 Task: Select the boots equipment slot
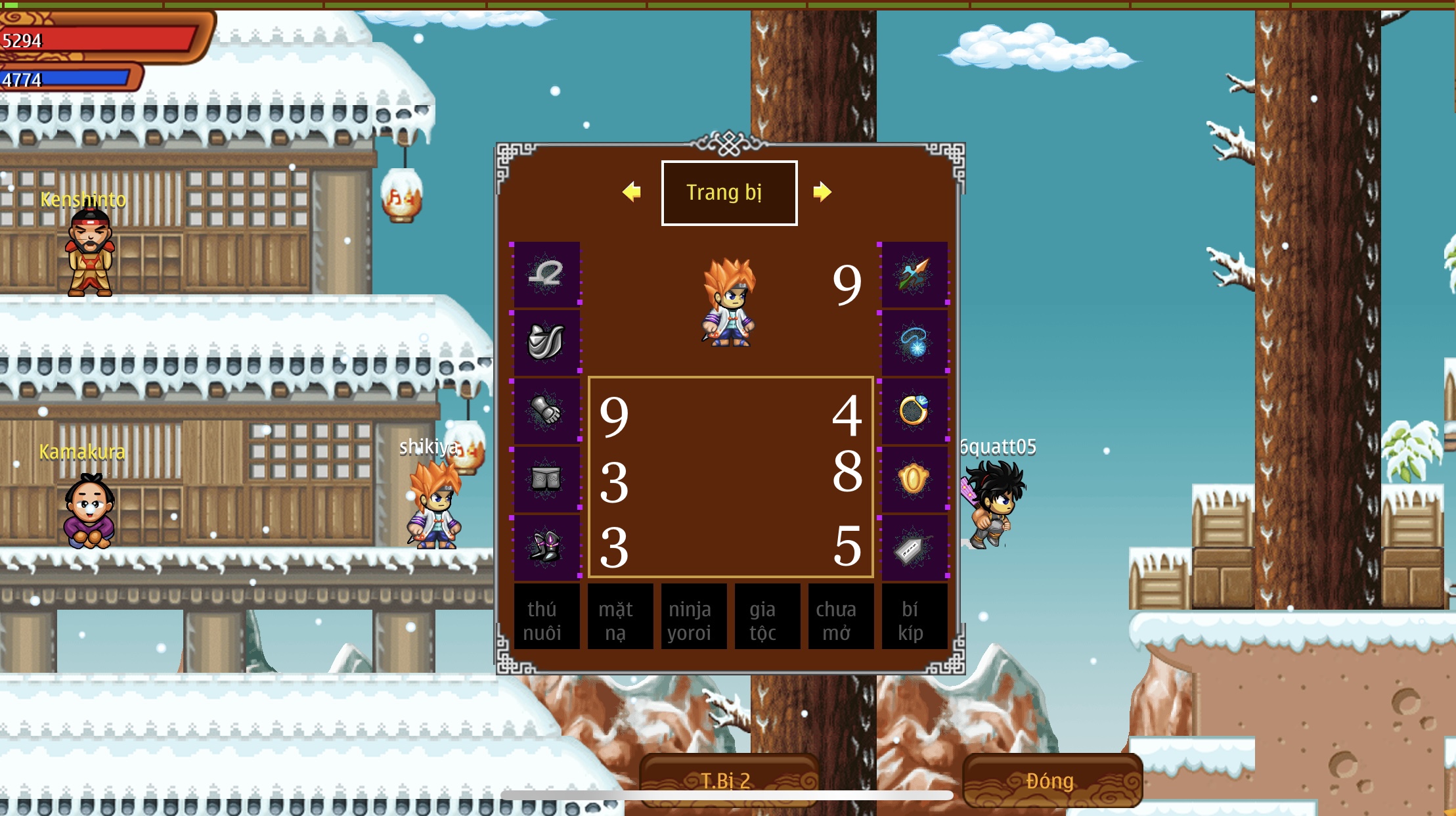(x=546, y=544)
